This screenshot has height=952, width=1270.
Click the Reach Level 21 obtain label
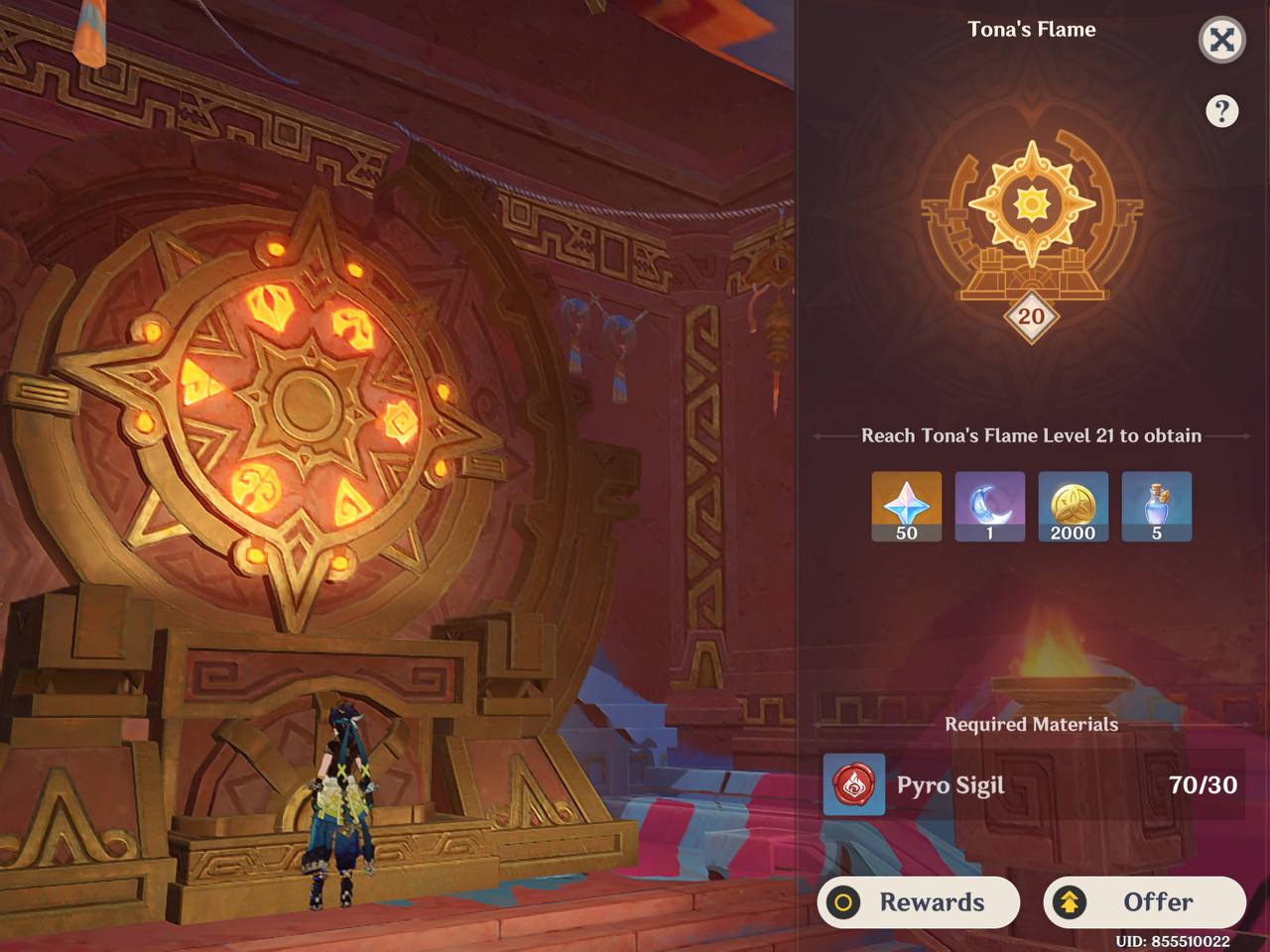coord(1030,434)
